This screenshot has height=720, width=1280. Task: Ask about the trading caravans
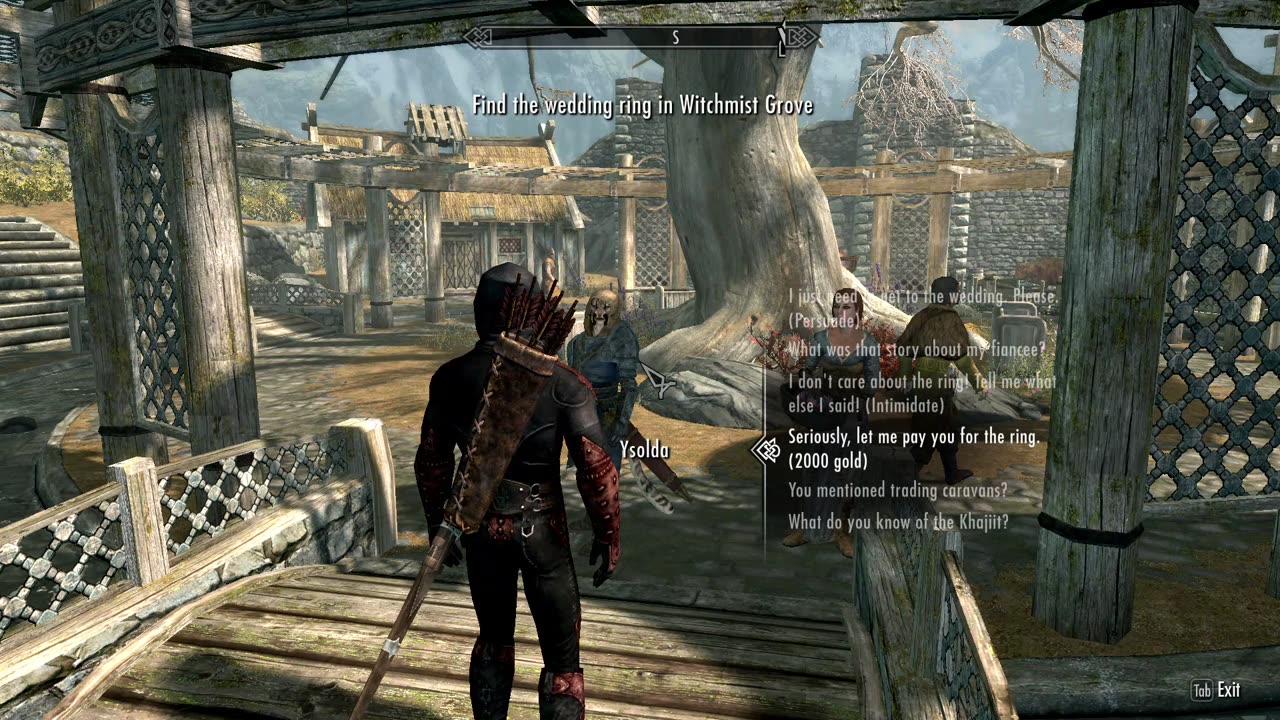[x=897, y=490]
